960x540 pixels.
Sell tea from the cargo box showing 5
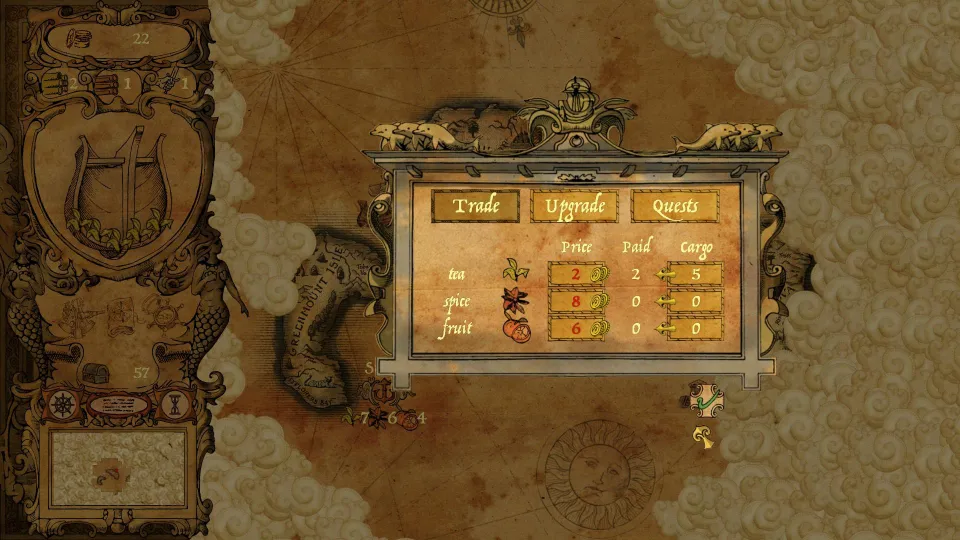[x=694, y=274]
